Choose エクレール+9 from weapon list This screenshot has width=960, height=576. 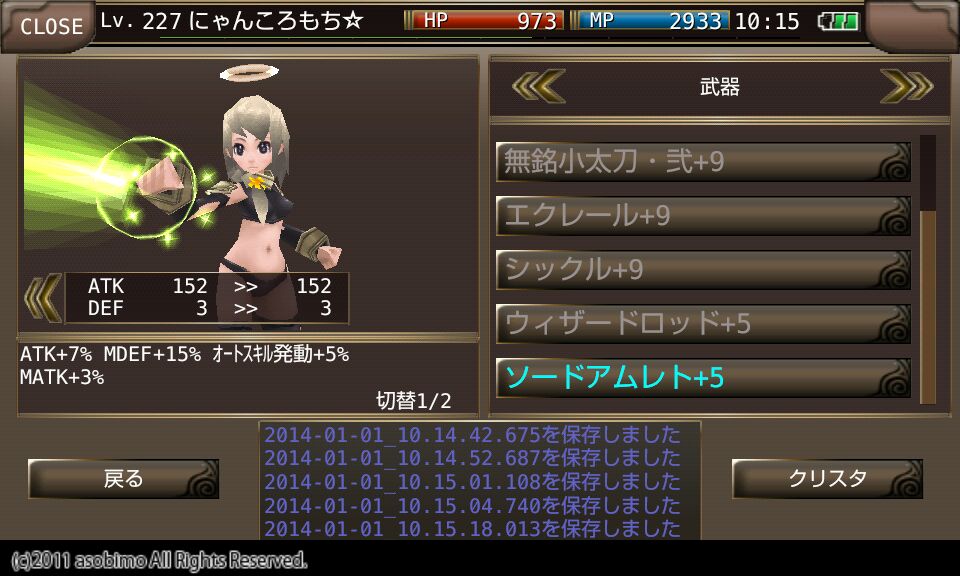click(x=703, y=216)
